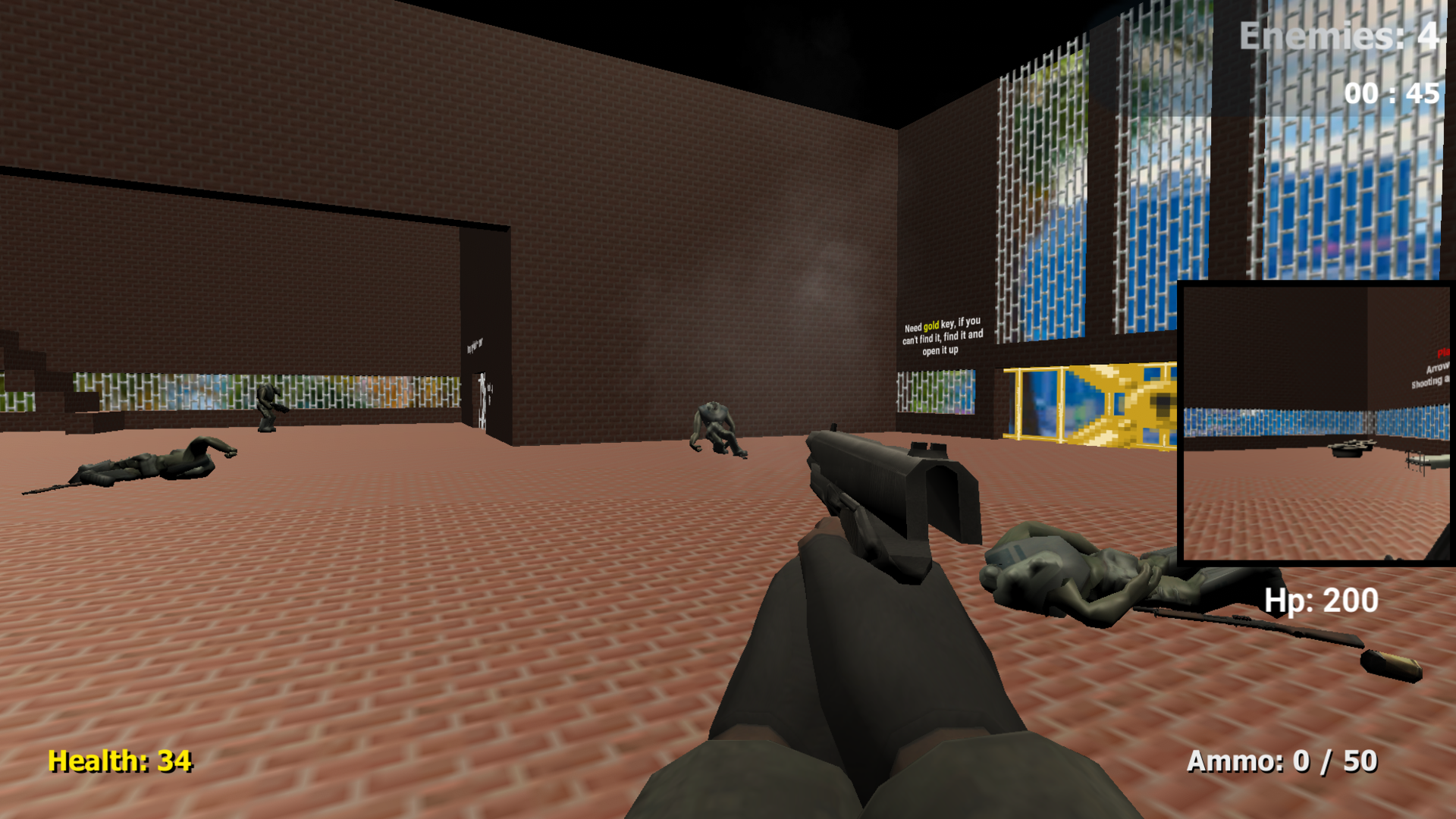
Task: Click the Health: 34 display
Action: [x=118, y=762]
